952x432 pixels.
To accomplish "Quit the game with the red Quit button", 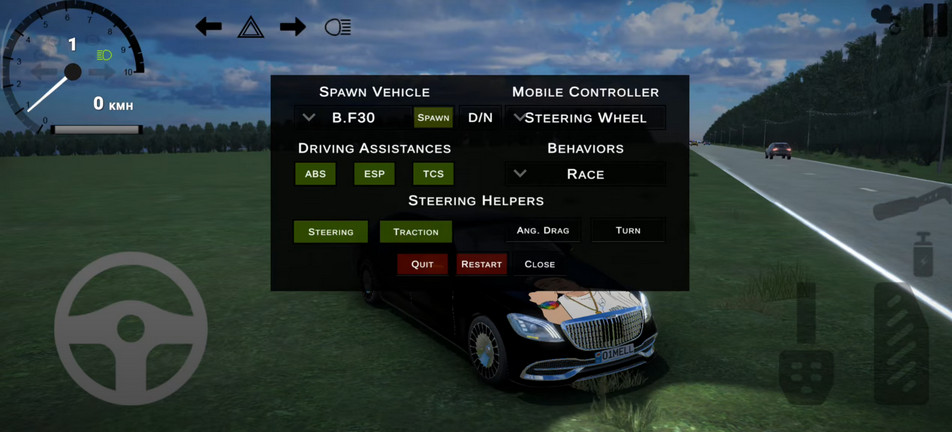I will pos(422,264).
